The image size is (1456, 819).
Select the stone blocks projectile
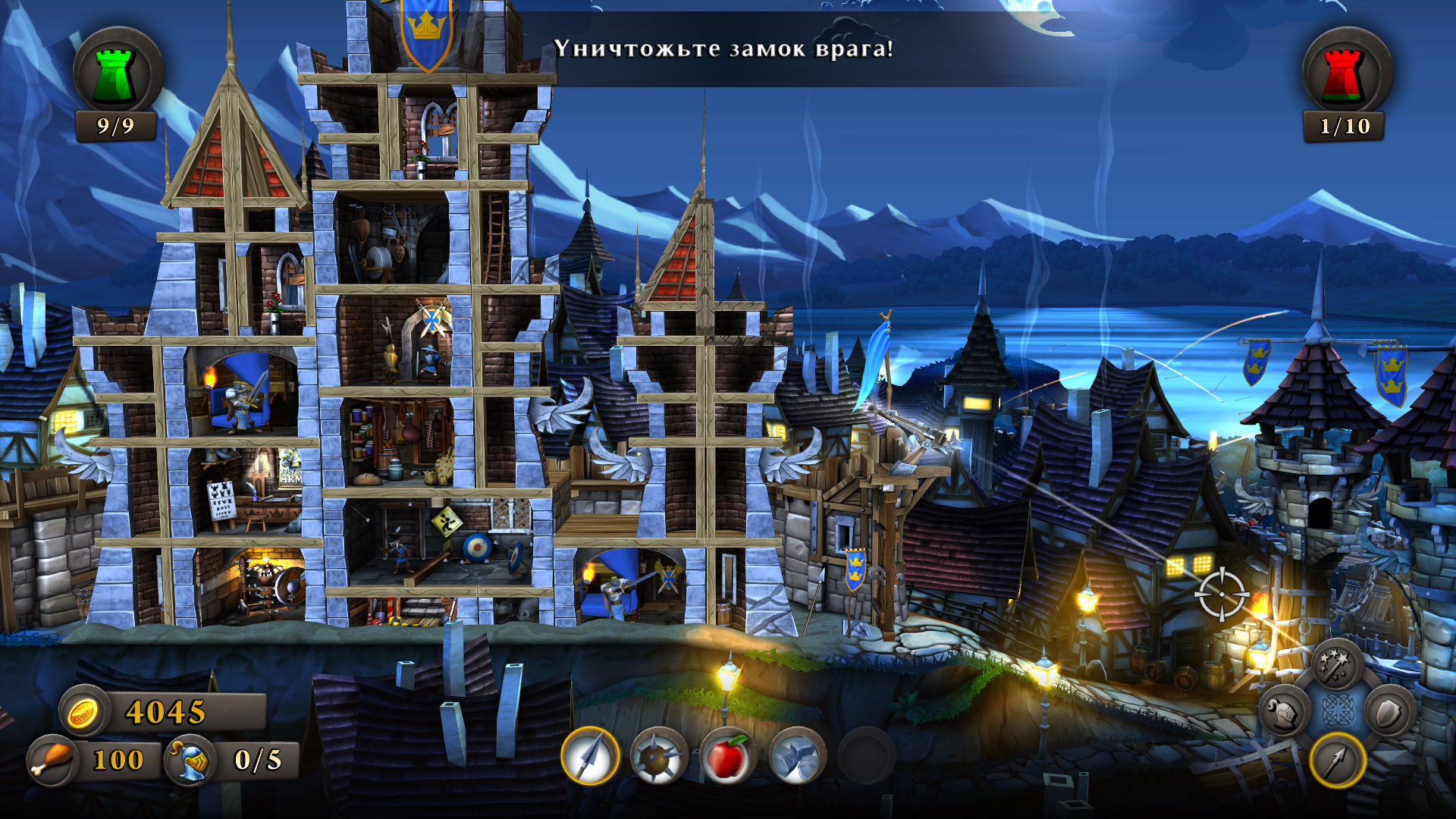coord(796,756)
